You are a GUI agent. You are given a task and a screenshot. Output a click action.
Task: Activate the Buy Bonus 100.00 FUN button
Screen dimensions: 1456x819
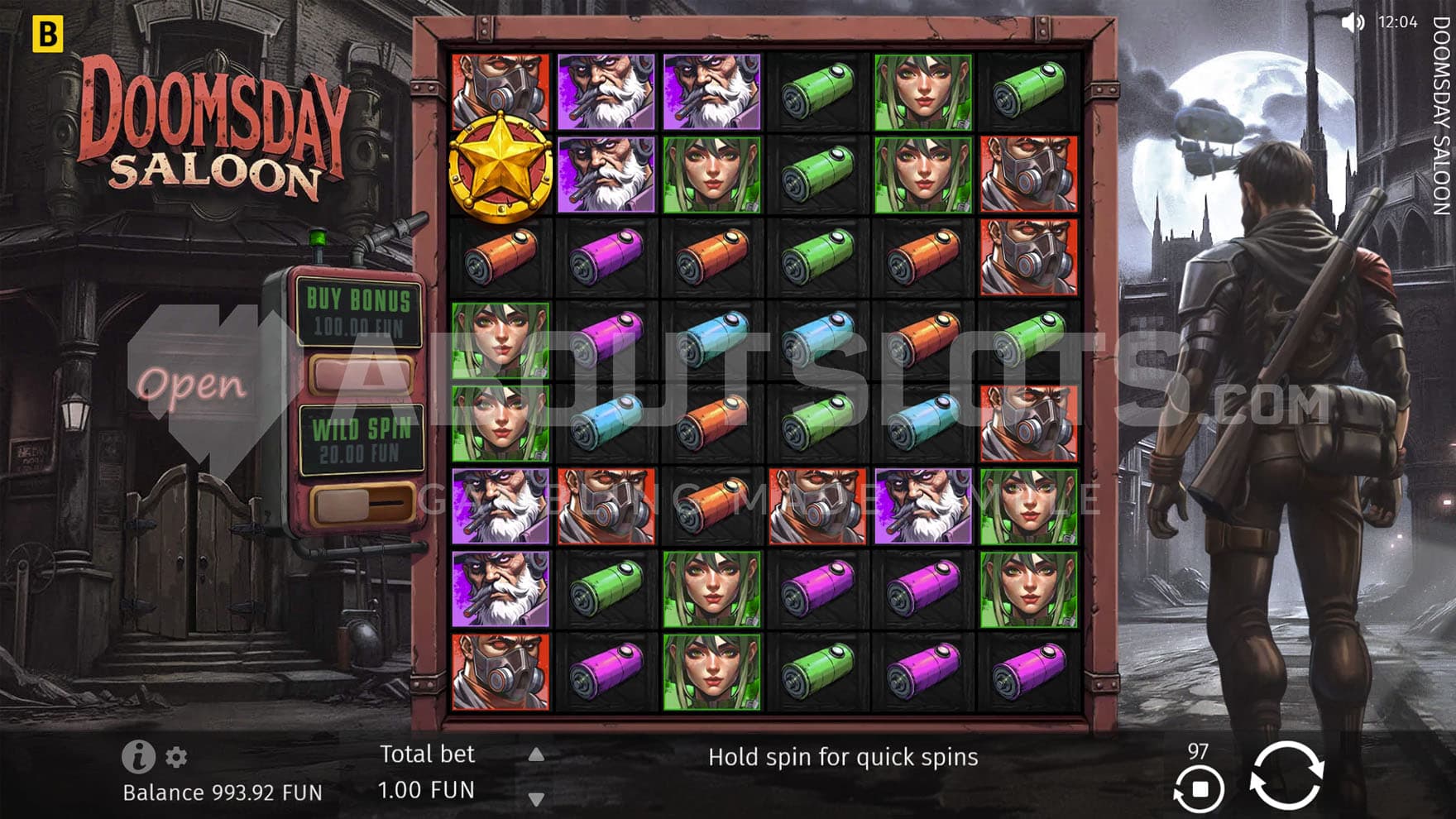[360, 373]
